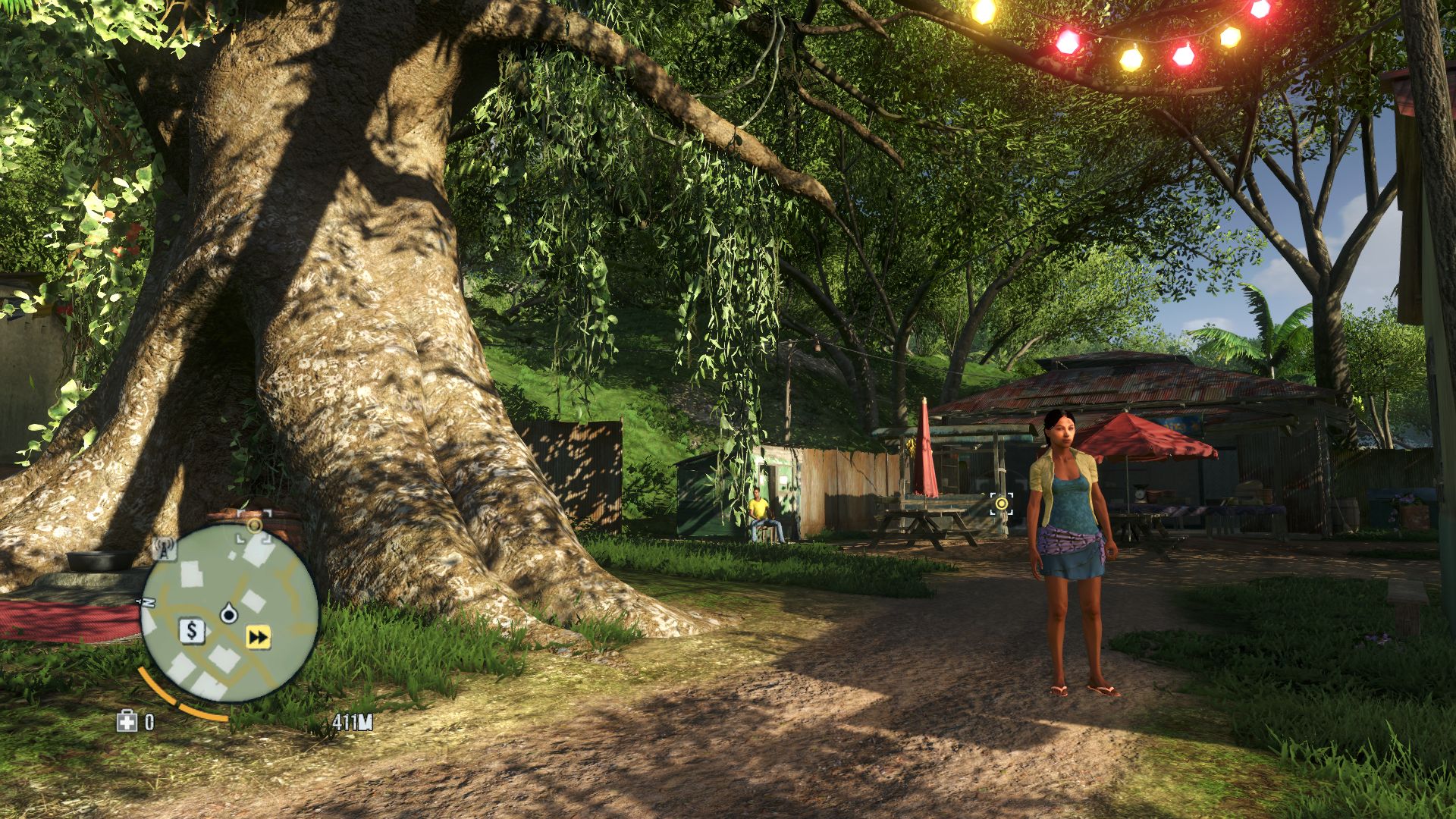Screen dimensions: 1456x819
Task: Select the medkit icon below the minimap
Action: point(127,721)
